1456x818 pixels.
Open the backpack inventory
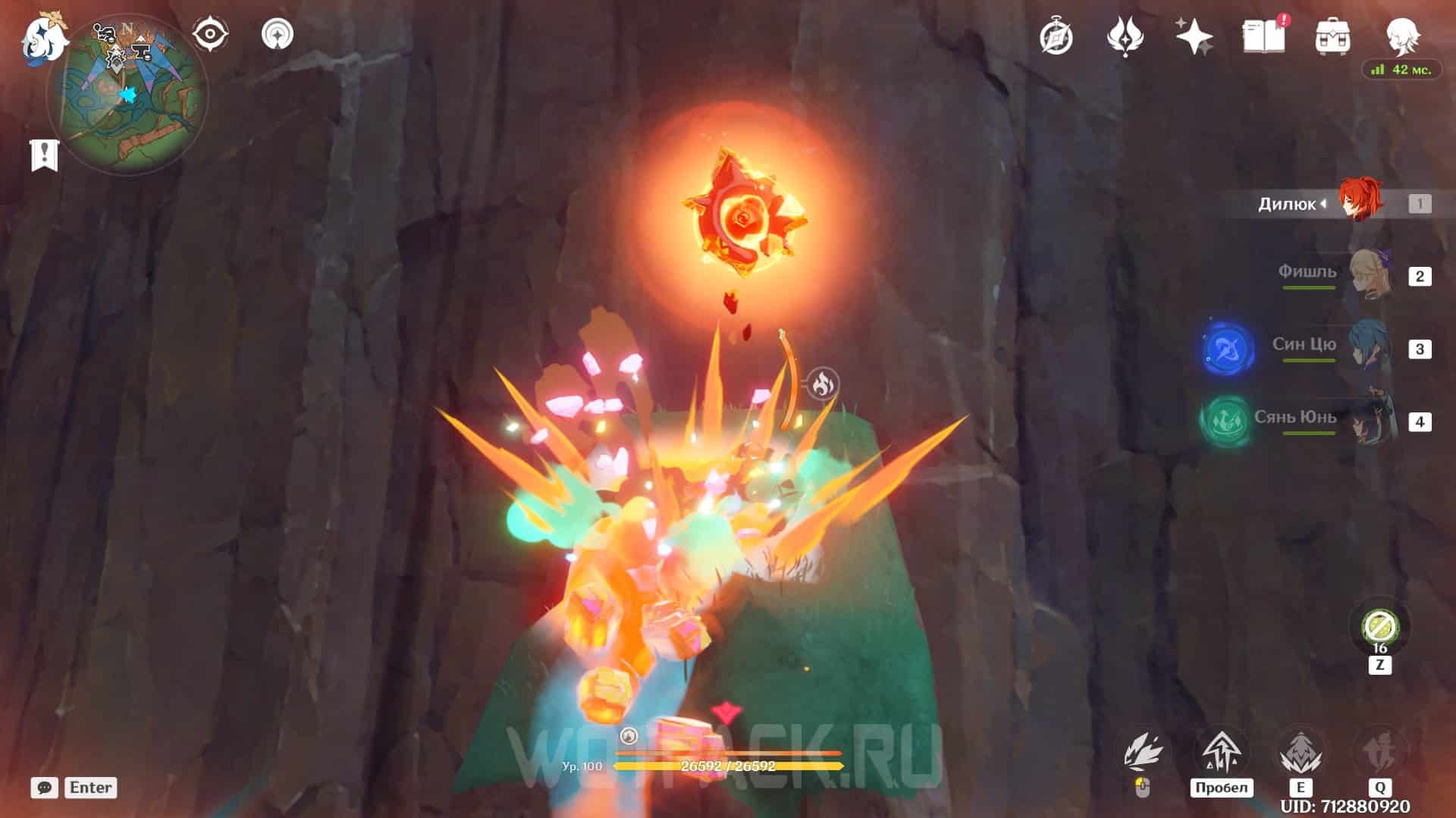(x=1332, y=36)
